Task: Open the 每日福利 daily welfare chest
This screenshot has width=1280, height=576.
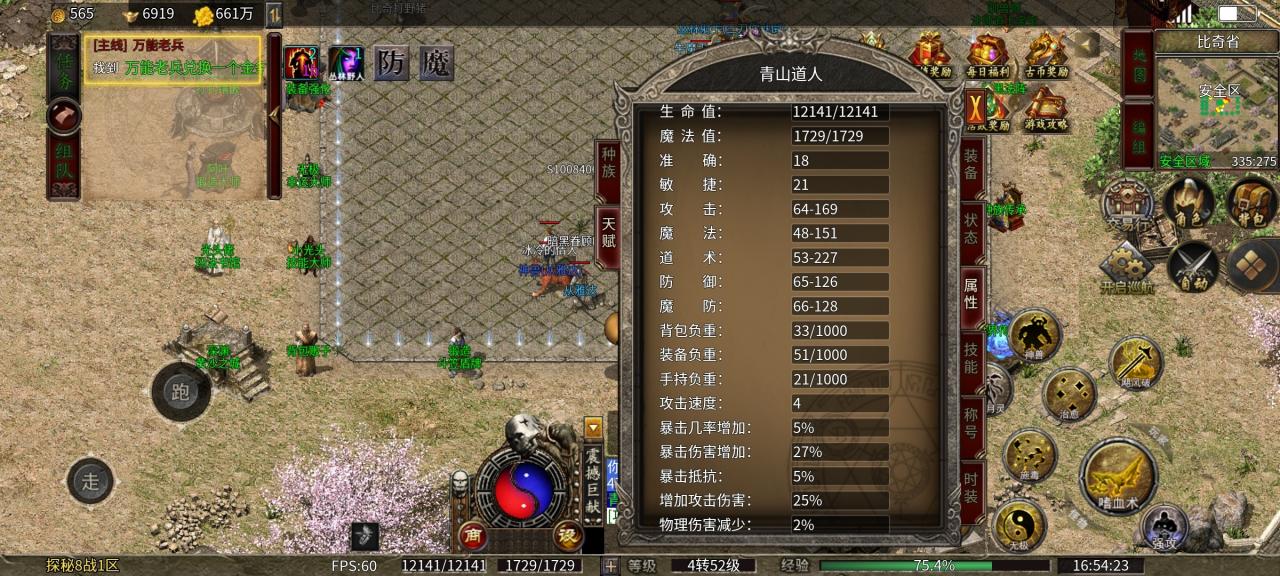Action: [x=988, y=53]
